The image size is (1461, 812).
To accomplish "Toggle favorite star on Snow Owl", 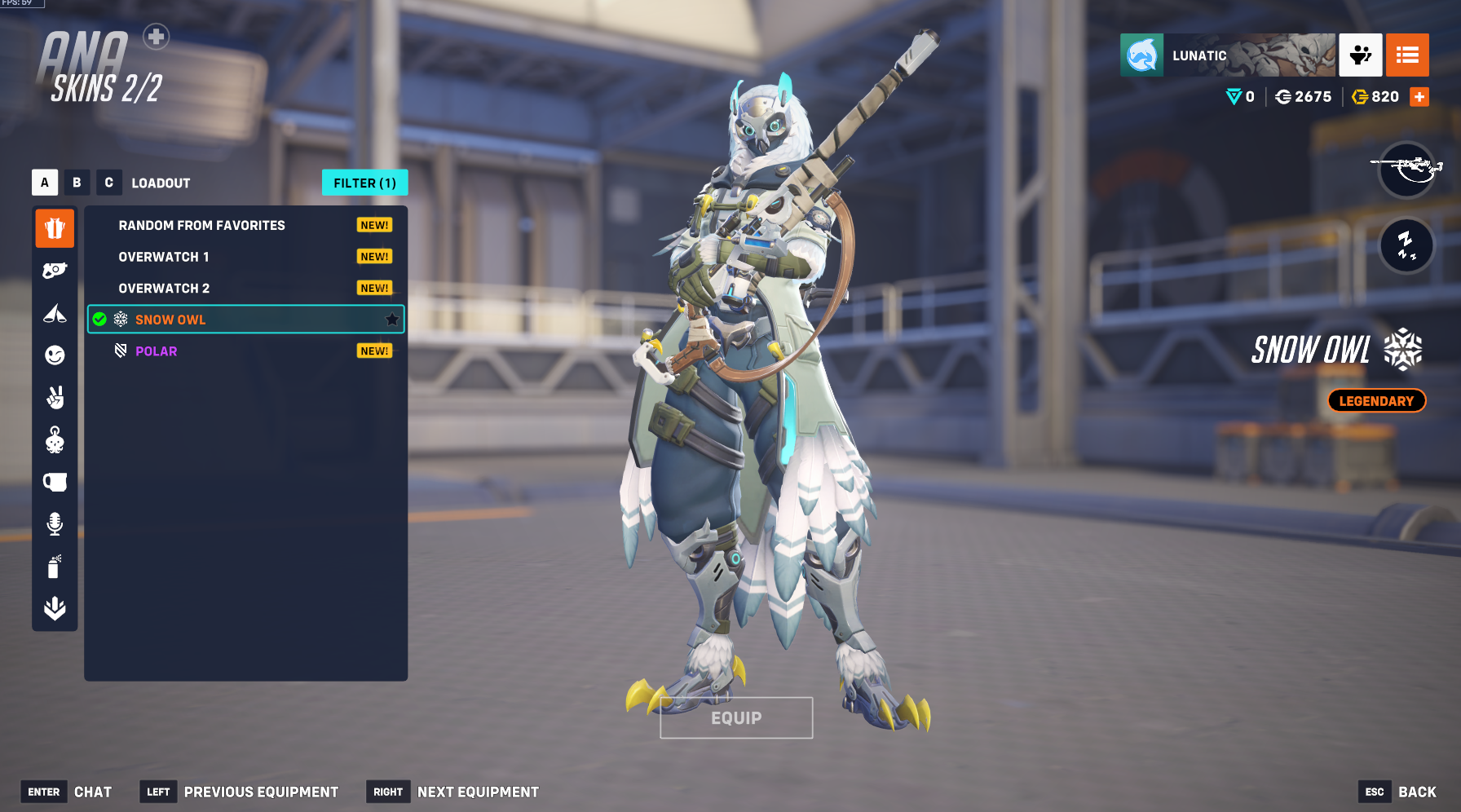I will [x=392, y=320].
